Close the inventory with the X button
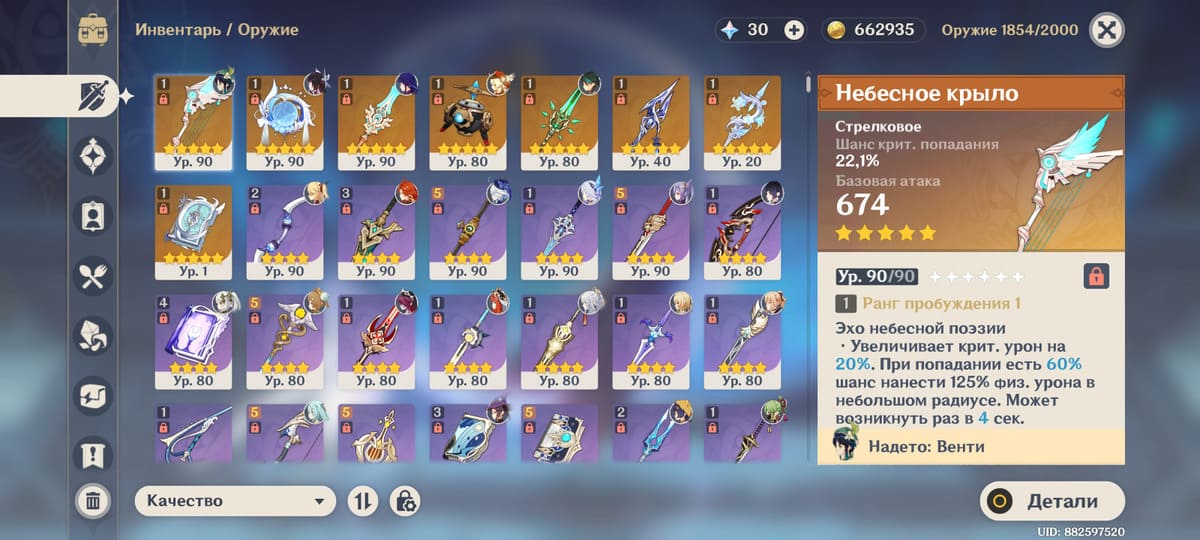This screenshot has height=540, width=1200. coord(1105,30)
